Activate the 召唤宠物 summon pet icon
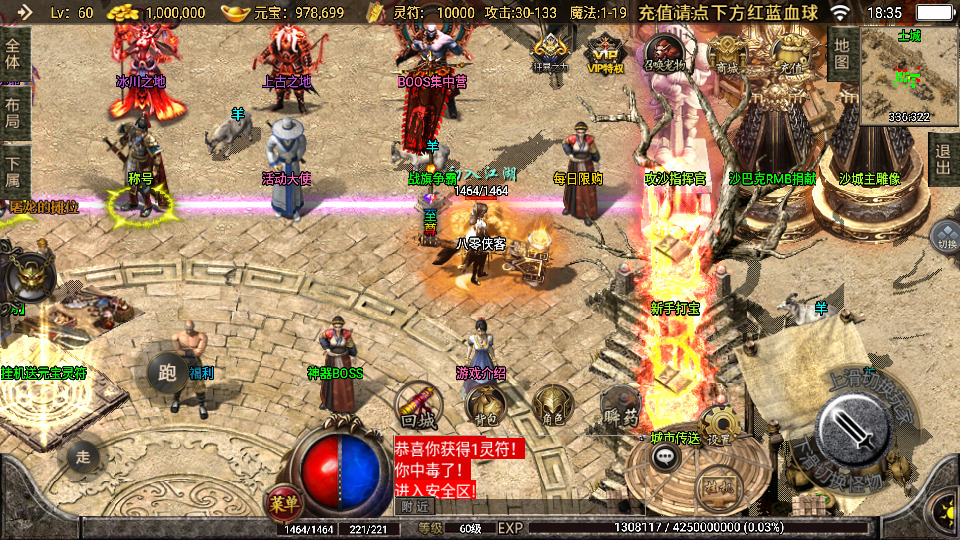The image size is (960, 540). click(x=664, y=51)
